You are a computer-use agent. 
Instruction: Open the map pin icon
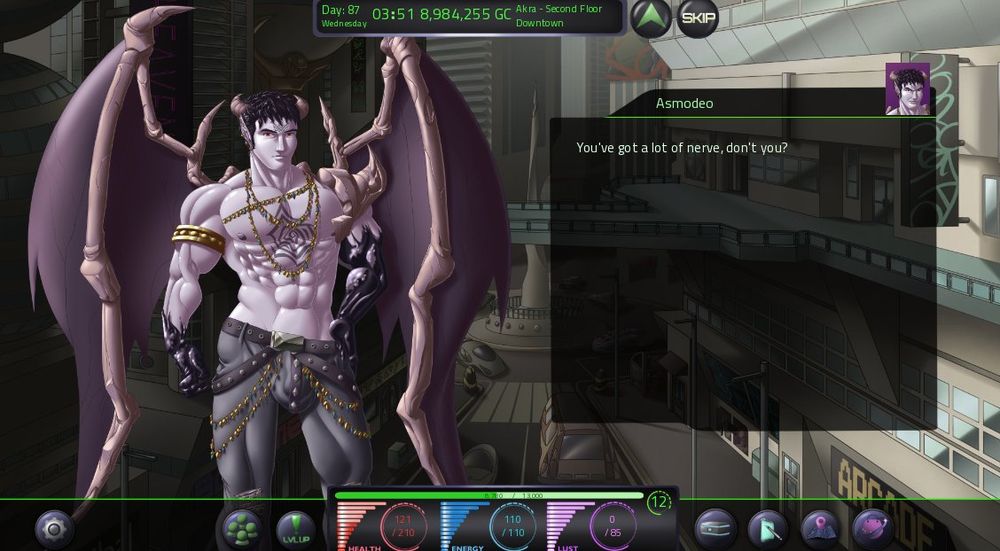point(820,527)
